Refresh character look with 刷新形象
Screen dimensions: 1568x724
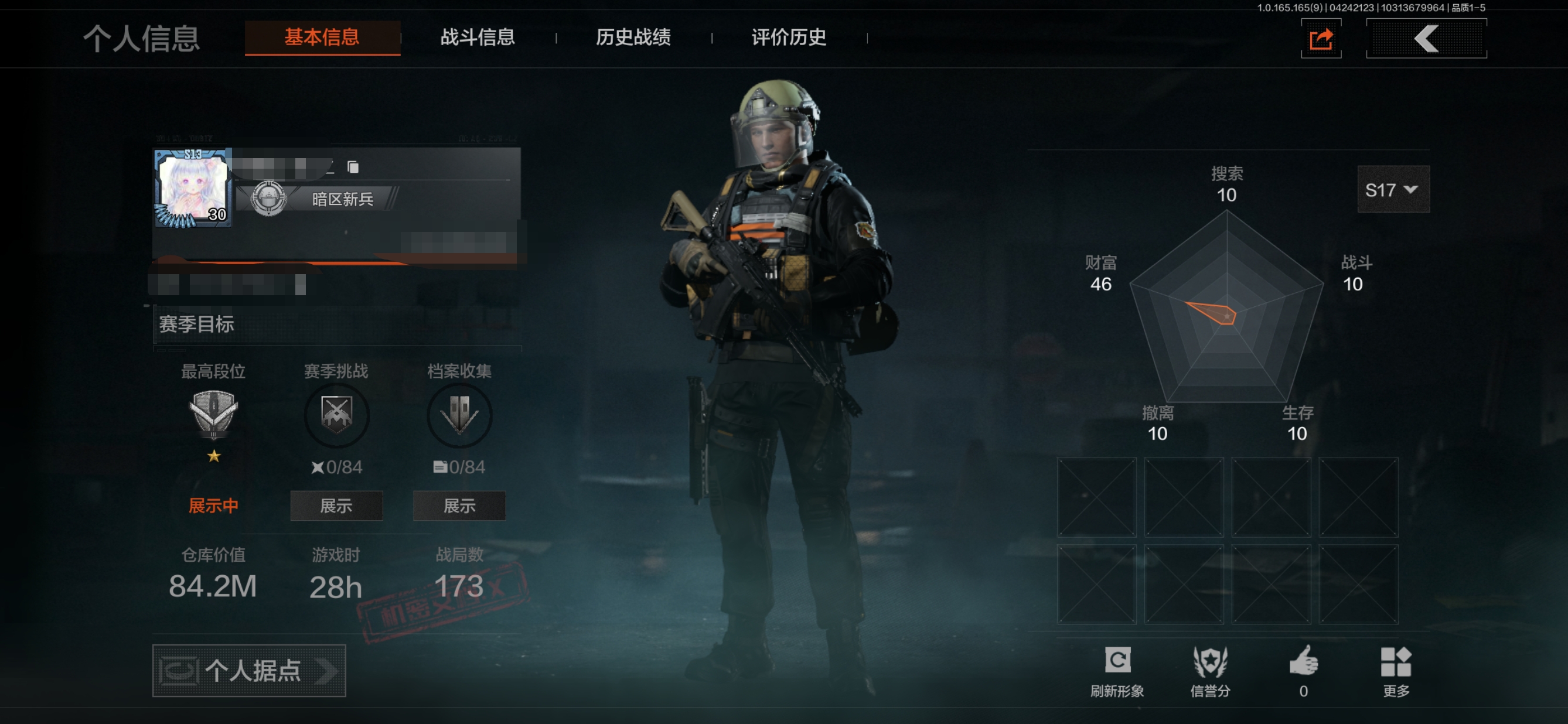(1117, 671)
